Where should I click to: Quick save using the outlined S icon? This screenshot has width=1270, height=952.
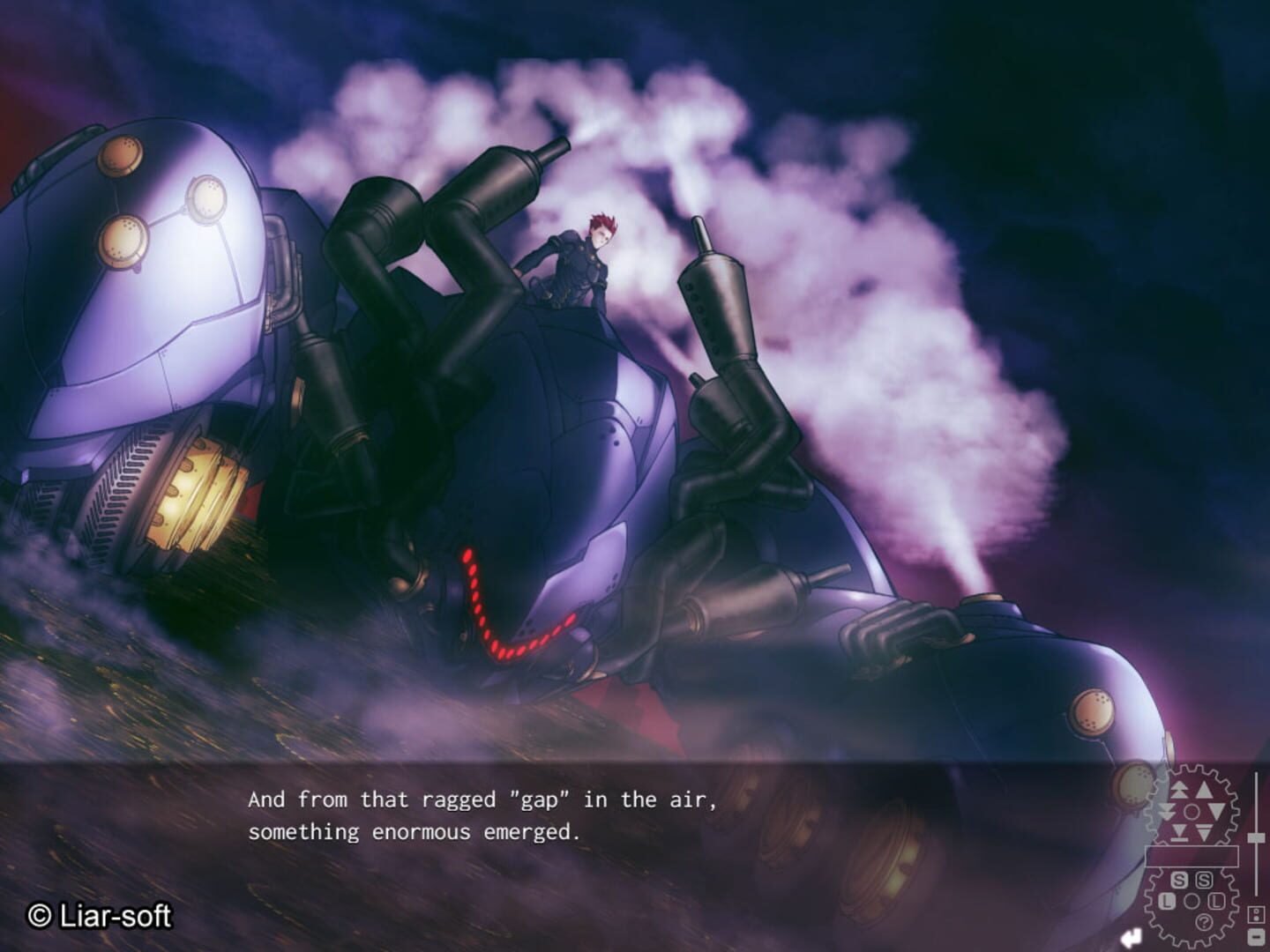1205,881
